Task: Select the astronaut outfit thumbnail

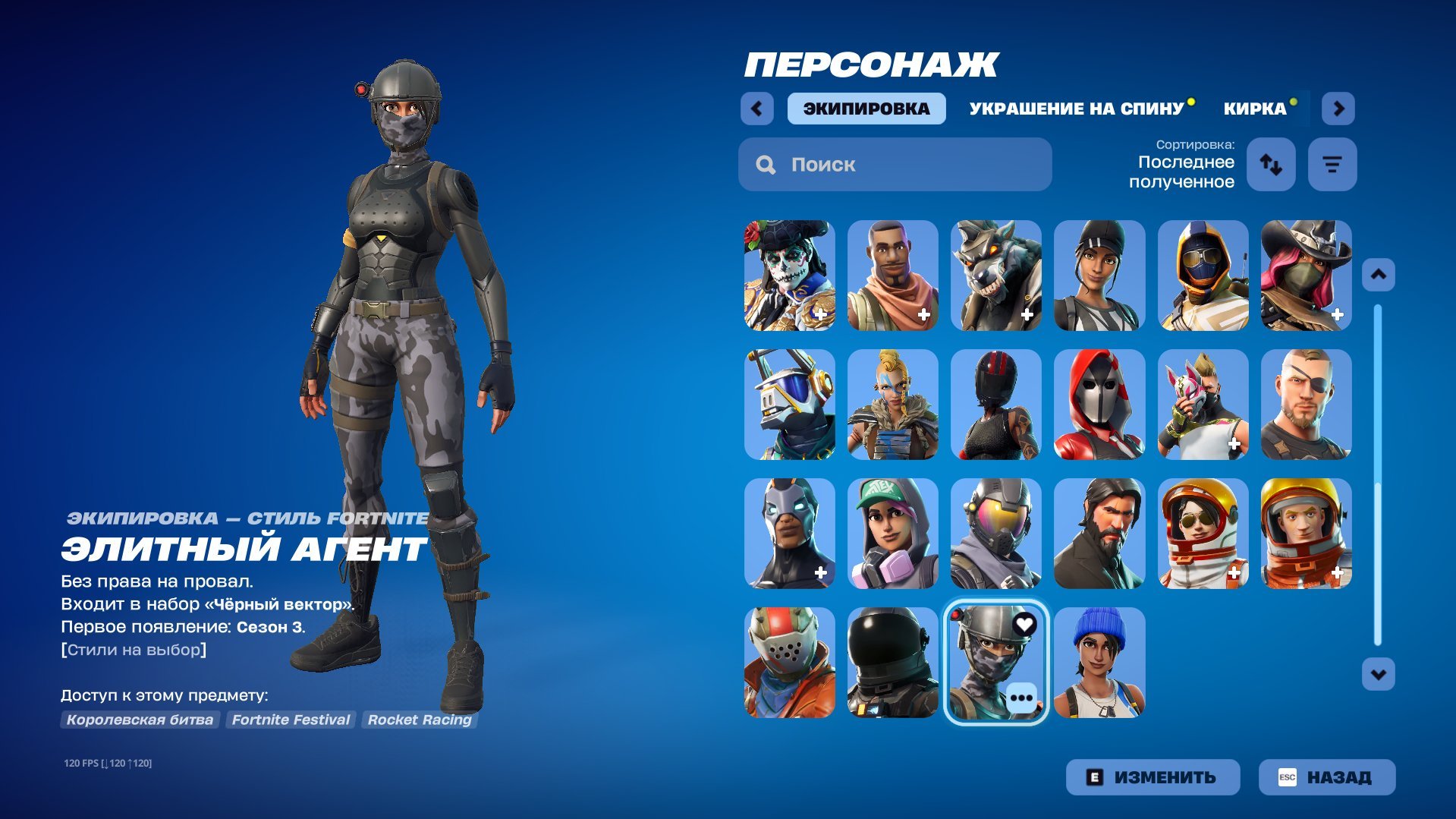Action: [x=1307, y=534]
